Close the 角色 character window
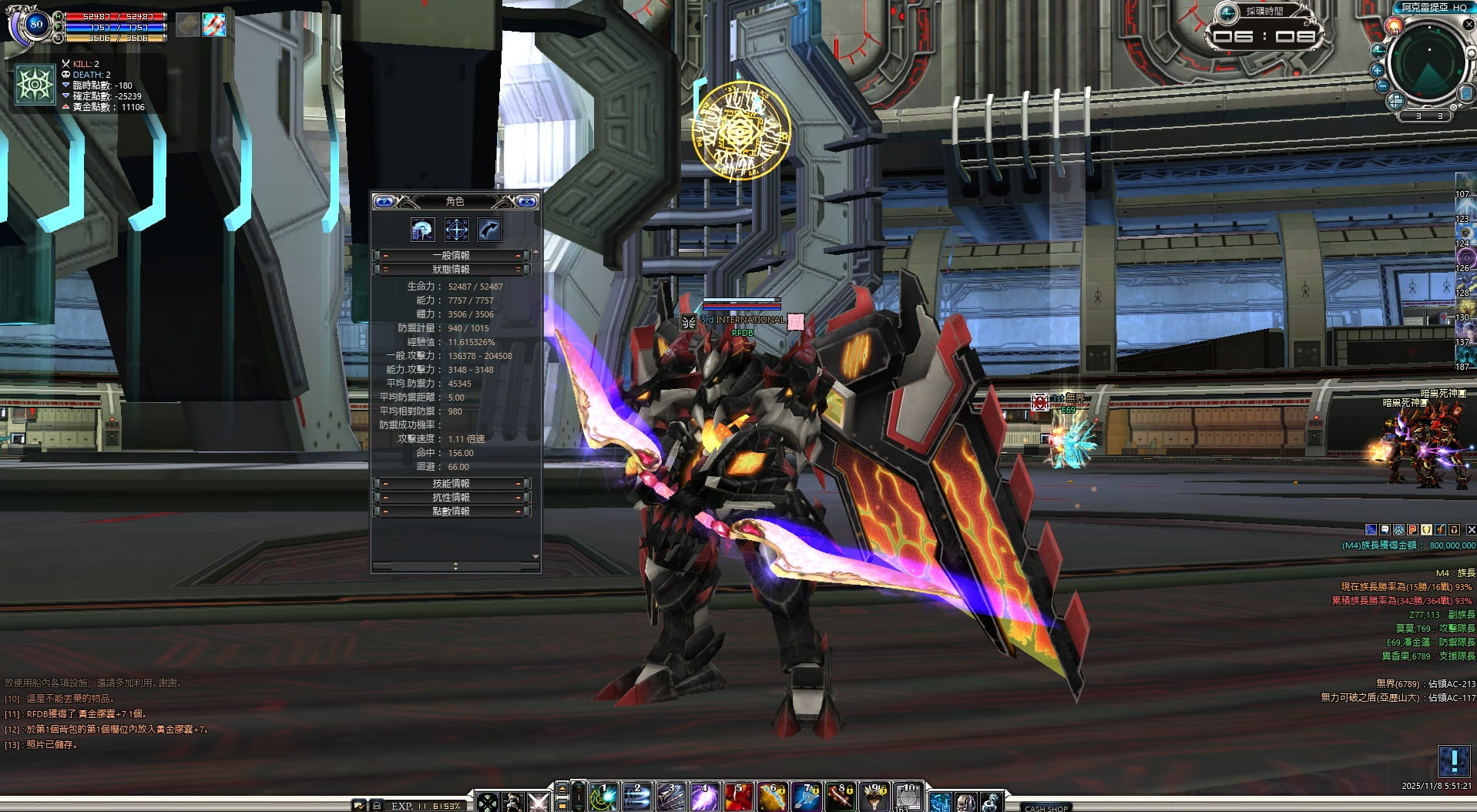Viewport: 1477px width, 812px height. coord(527,202)
